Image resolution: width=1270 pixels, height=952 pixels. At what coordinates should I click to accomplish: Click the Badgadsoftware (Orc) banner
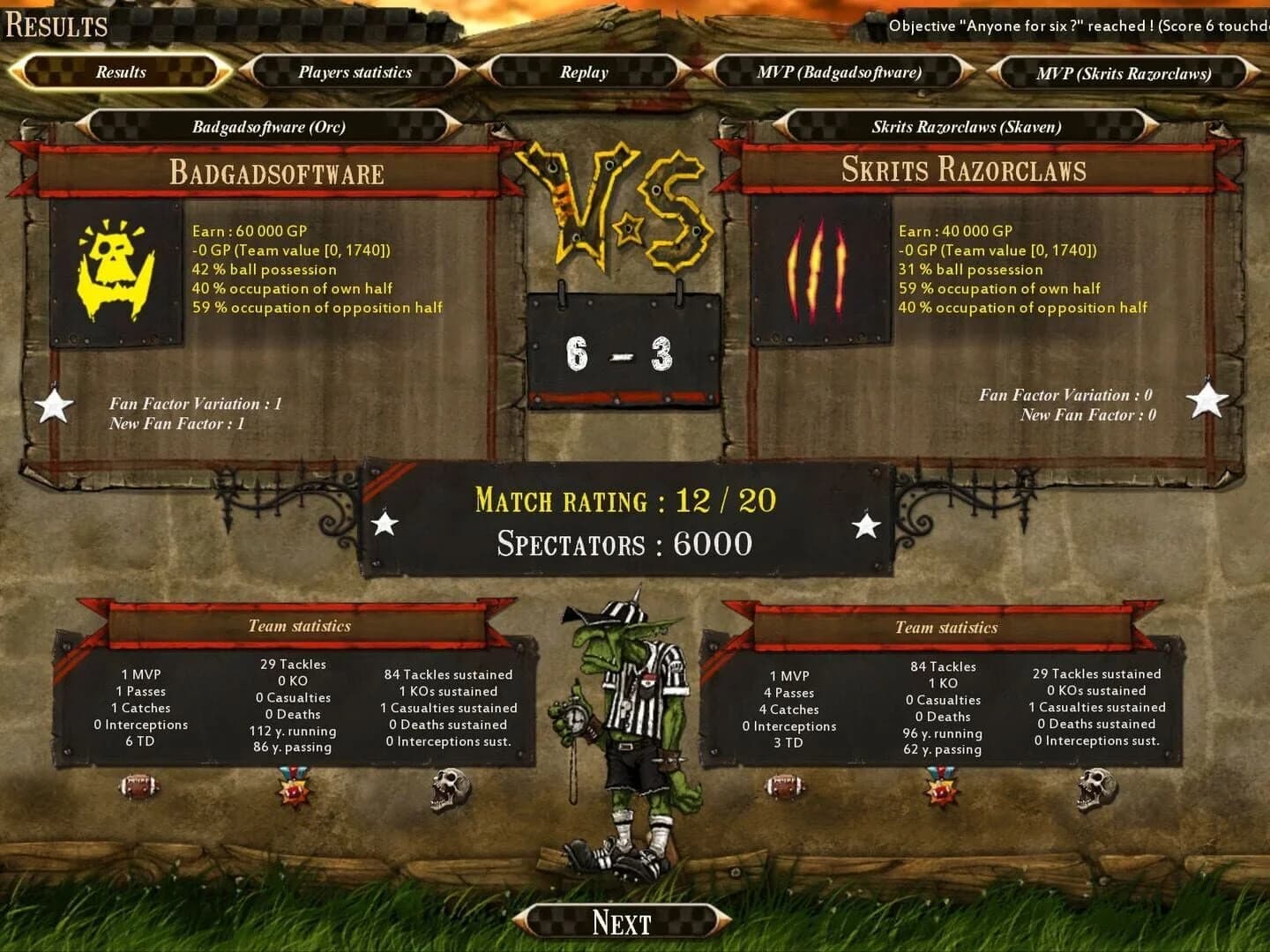point(270,126)
